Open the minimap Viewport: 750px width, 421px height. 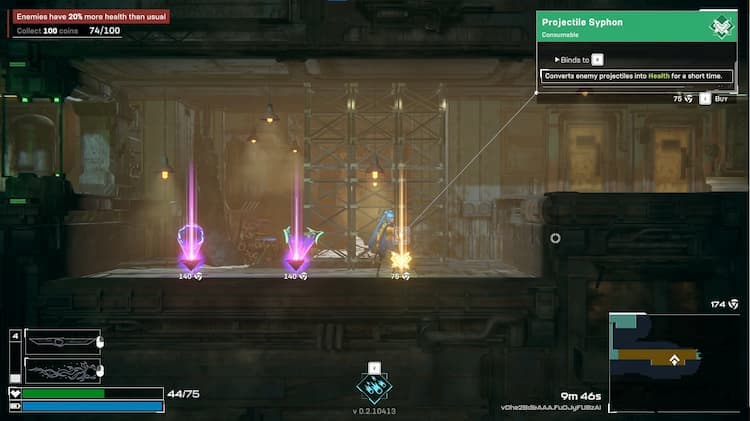(676, 361)
